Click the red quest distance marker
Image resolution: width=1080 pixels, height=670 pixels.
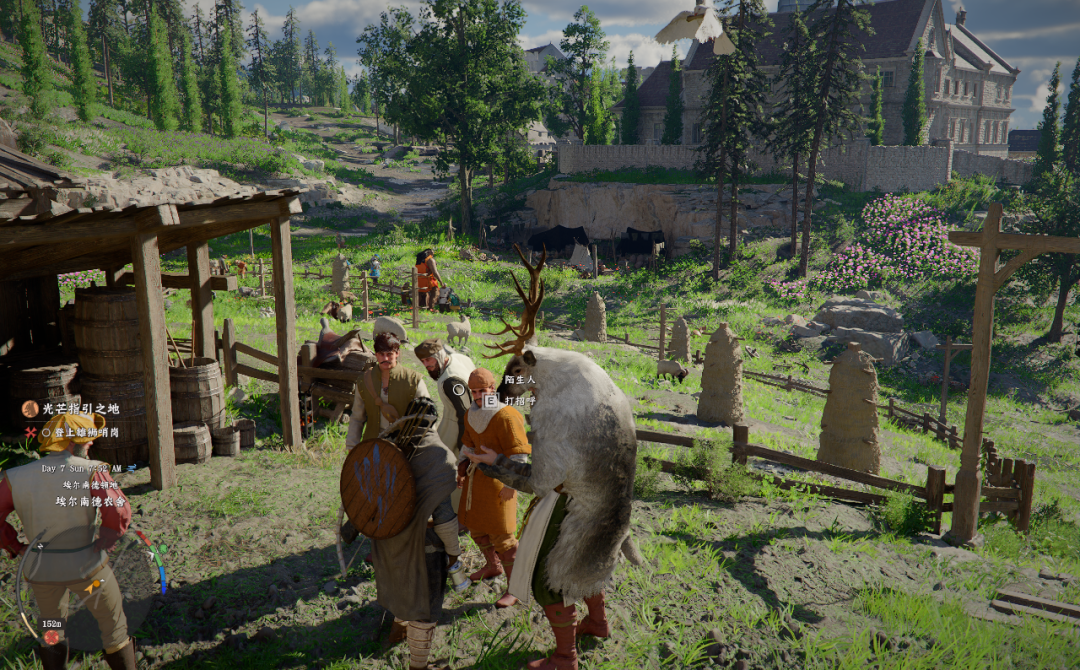[x=51, y=636]
